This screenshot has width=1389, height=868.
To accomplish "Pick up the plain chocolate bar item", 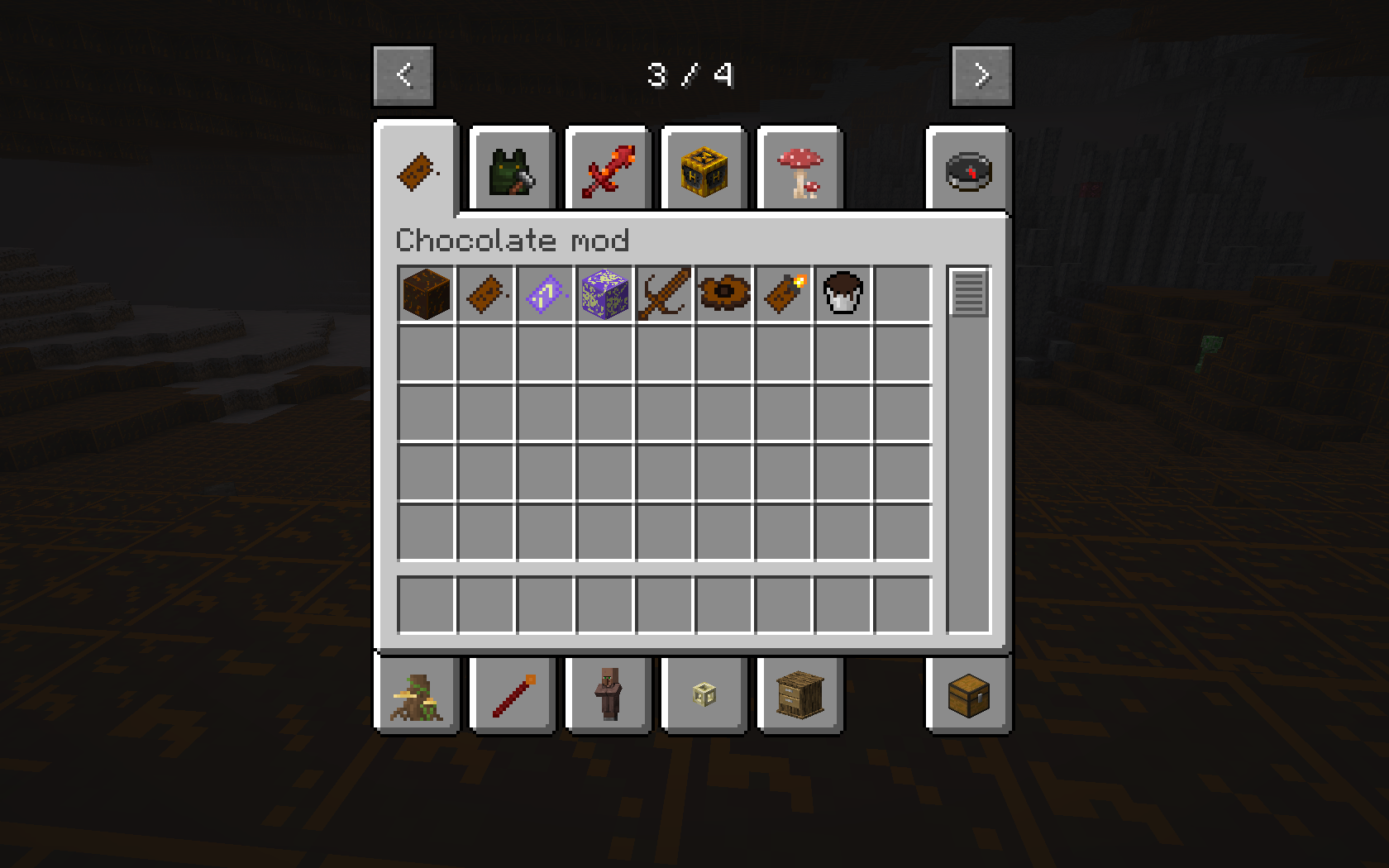I will click(485, 294).
